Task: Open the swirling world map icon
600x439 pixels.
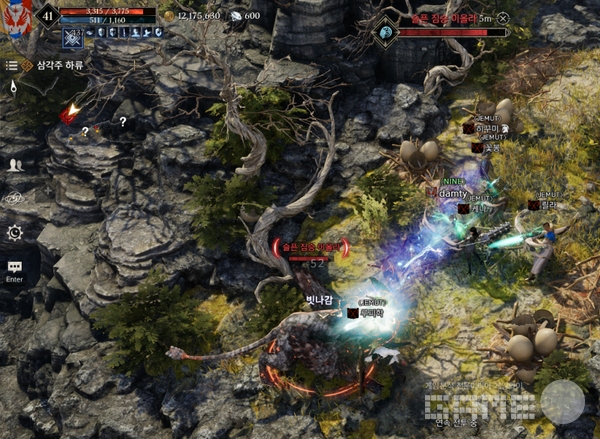Action: pyautogui.click(x=14, y=198)
